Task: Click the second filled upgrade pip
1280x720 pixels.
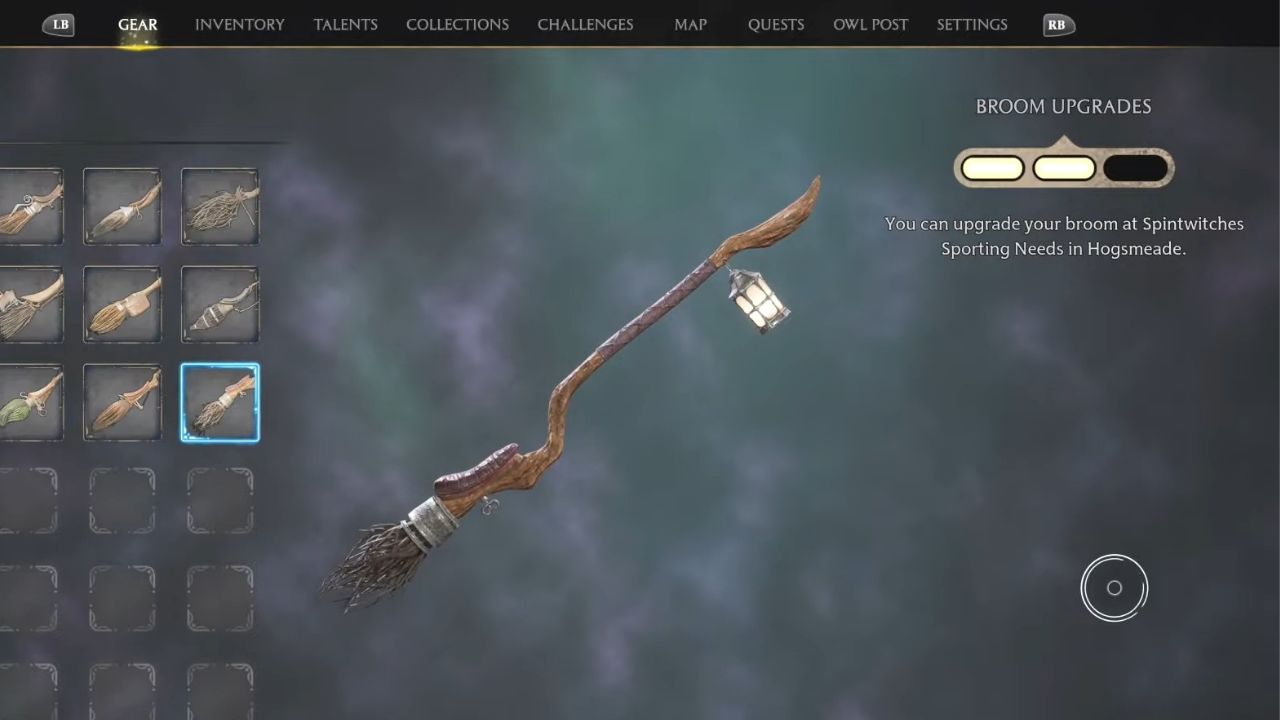Action: (1063, 167)
